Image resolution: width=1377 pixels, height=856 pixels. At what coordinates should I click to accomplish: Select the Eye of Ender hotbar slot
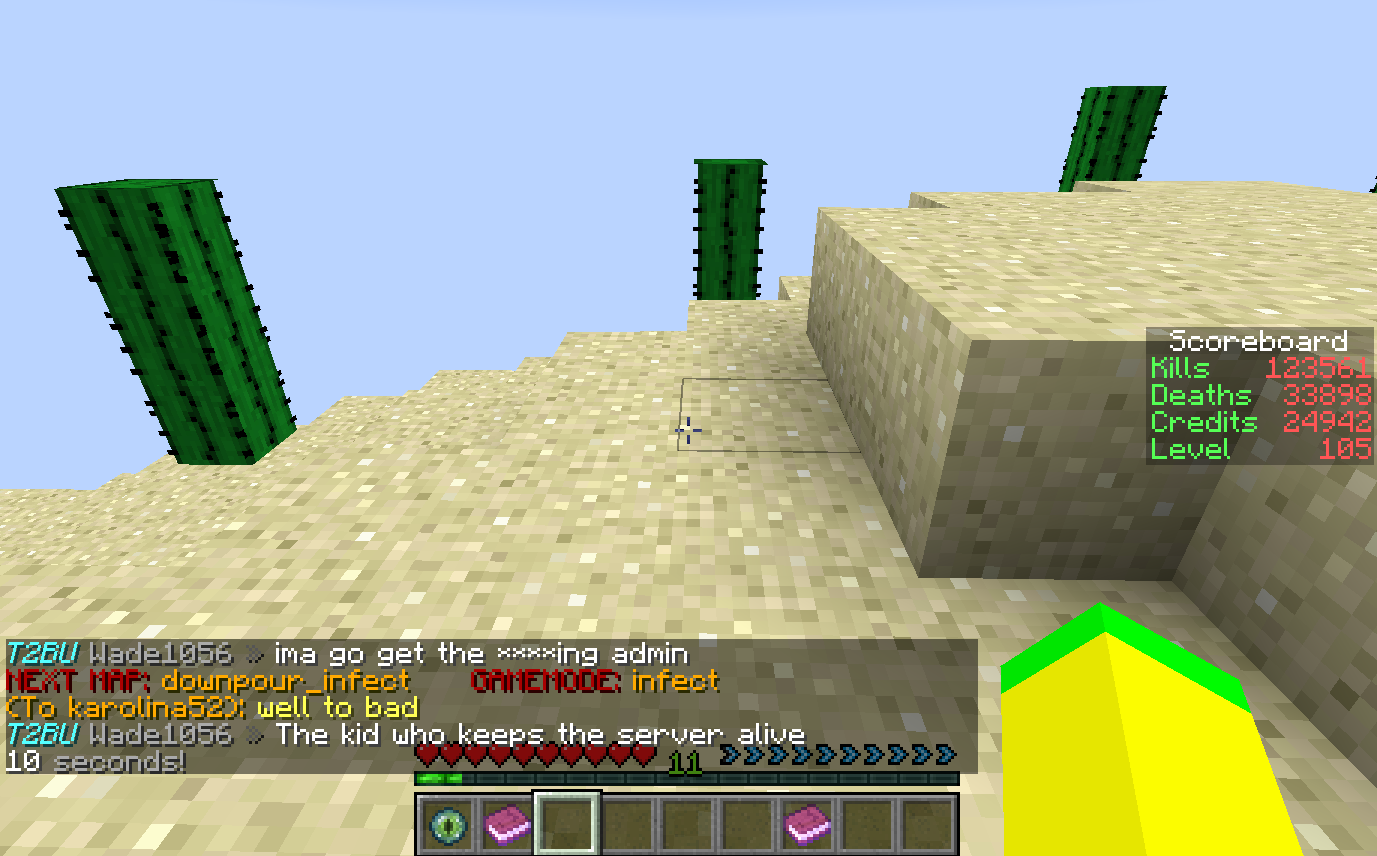click(446, 825)
